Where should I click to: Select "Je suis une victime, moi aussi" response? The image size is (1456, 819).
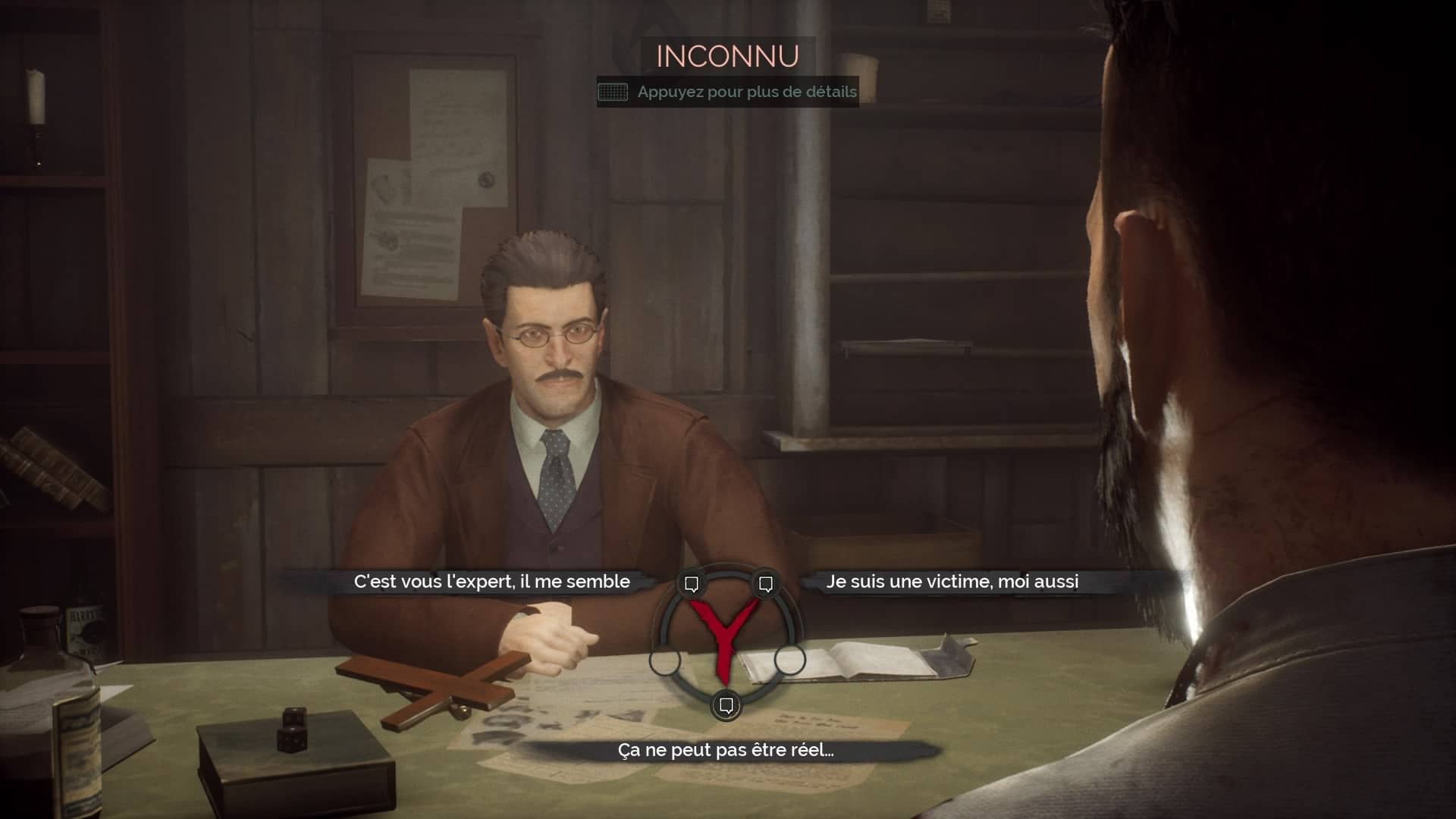pos(952,582)
